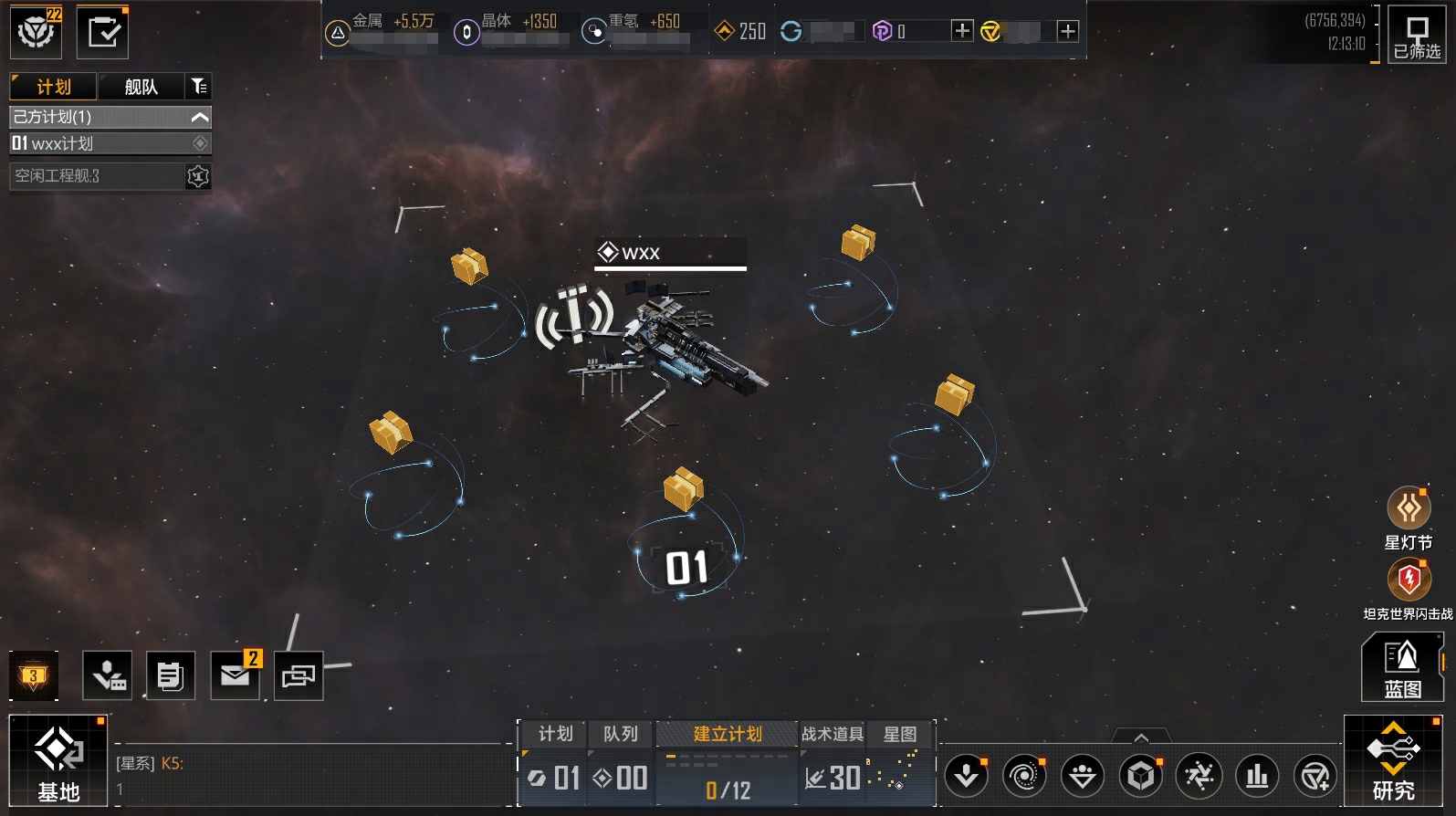Open the 蓝图 blueprint menu

click(1401, 667)
